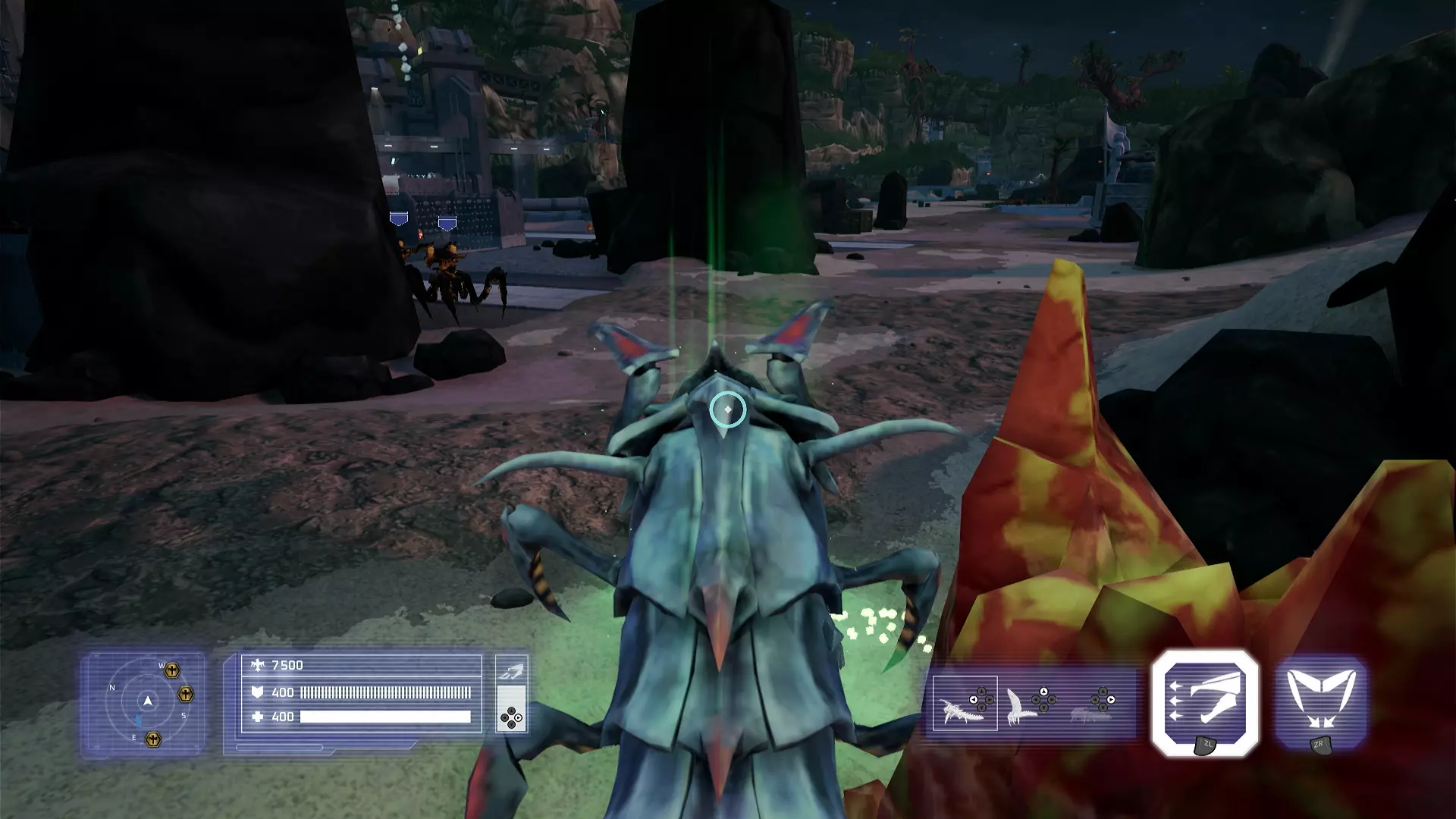Click the bug score emblem beside 7500

[x=259, y=665]
